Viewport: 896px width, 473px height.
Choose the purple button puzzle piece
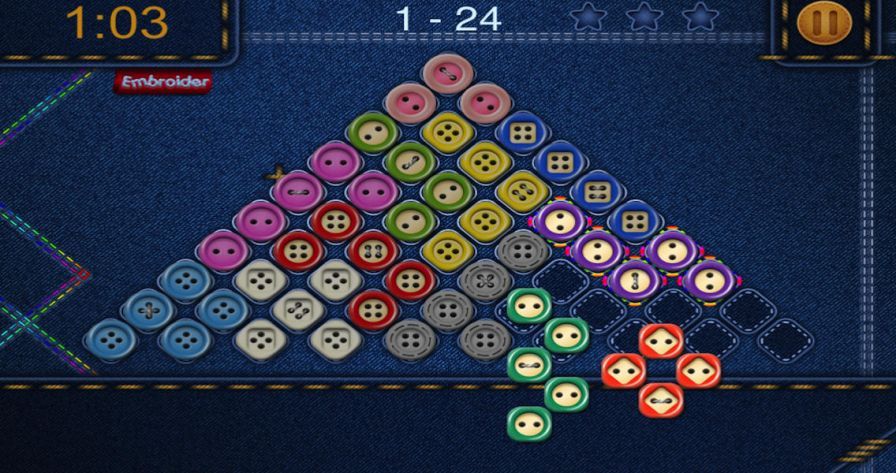(635, 252)
